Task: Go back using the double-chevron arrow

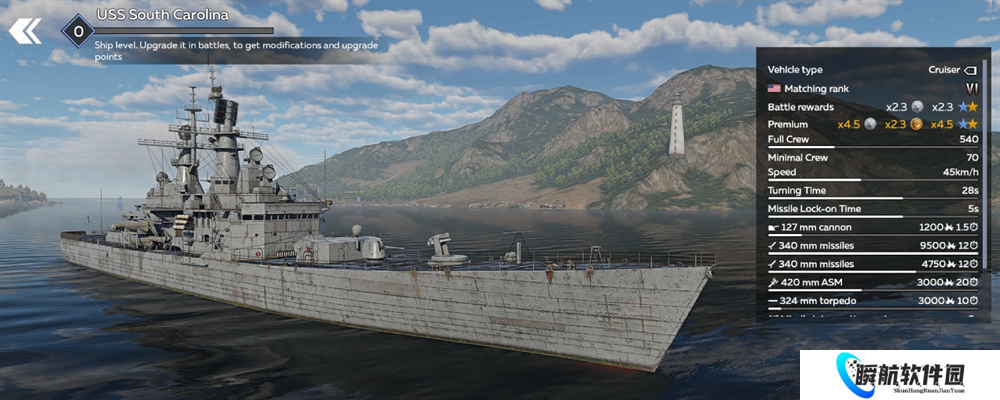Action: (x=25, y=31)
